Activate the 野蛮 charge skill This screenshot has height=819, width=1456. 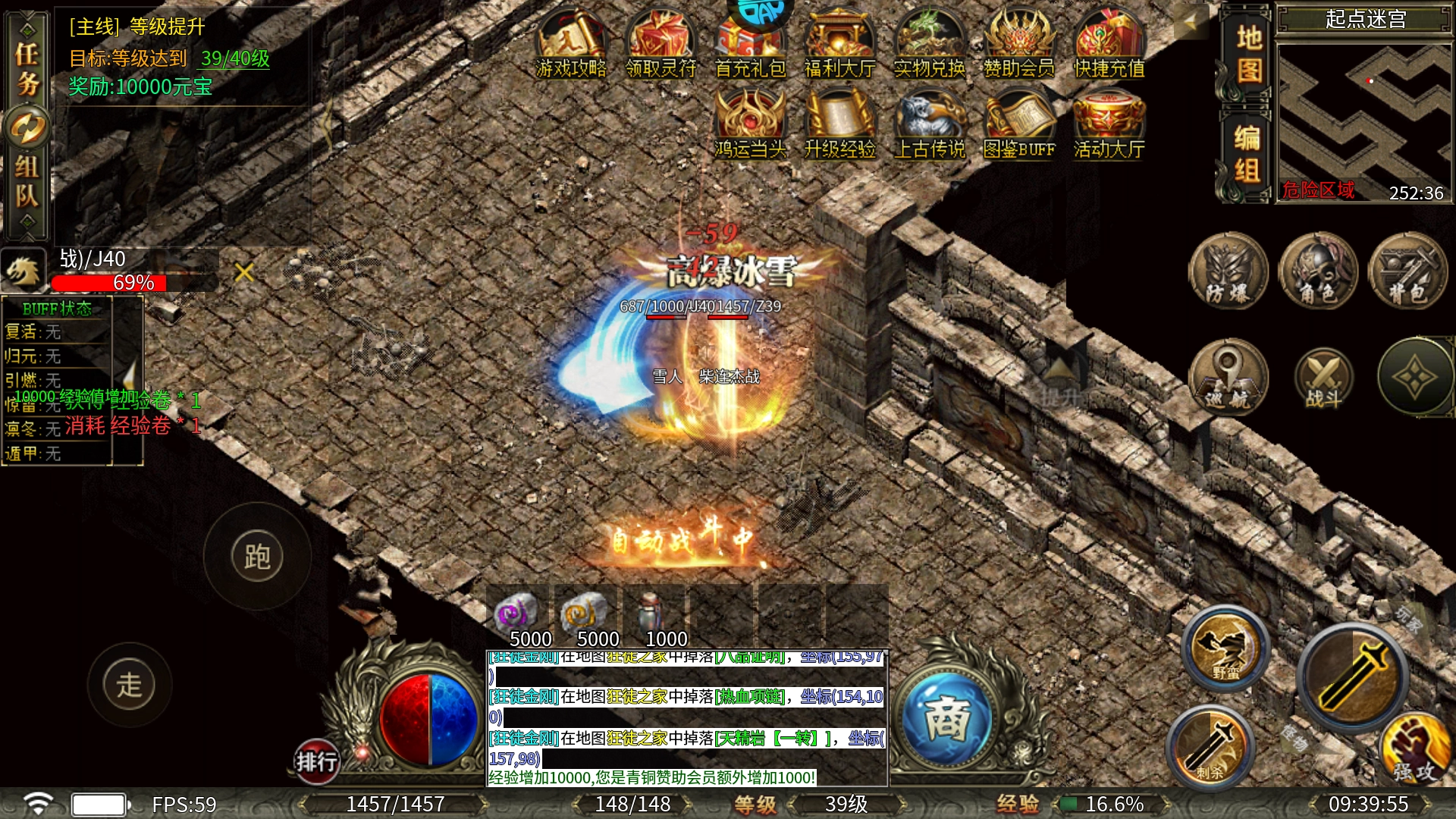point(1225,648)
